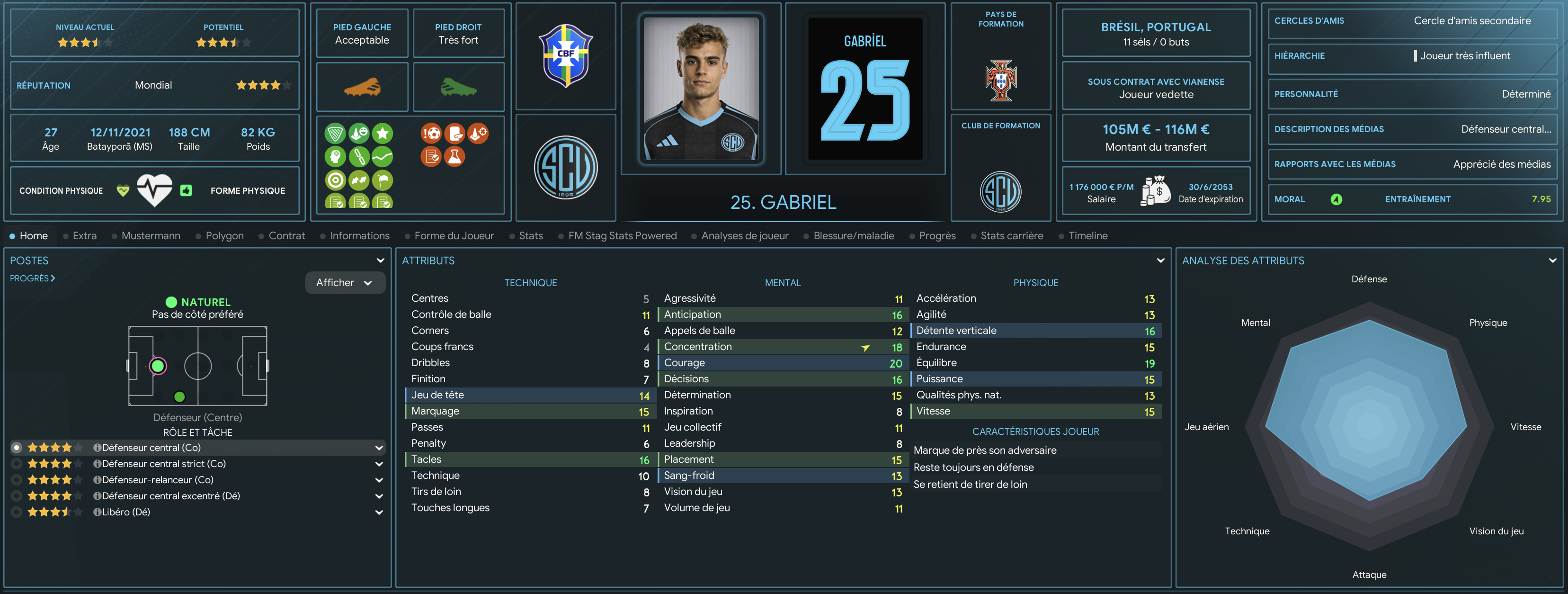This screenshot has height=594, width=1568.
Task: Show the Informations tab
Action: point(359,236)
